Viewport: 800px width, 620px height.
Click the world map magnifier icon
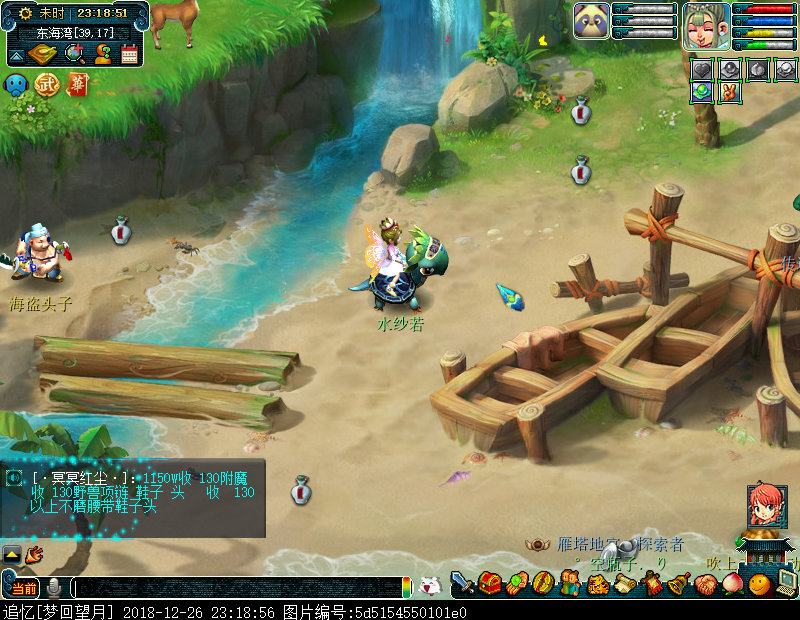(73, 54)
